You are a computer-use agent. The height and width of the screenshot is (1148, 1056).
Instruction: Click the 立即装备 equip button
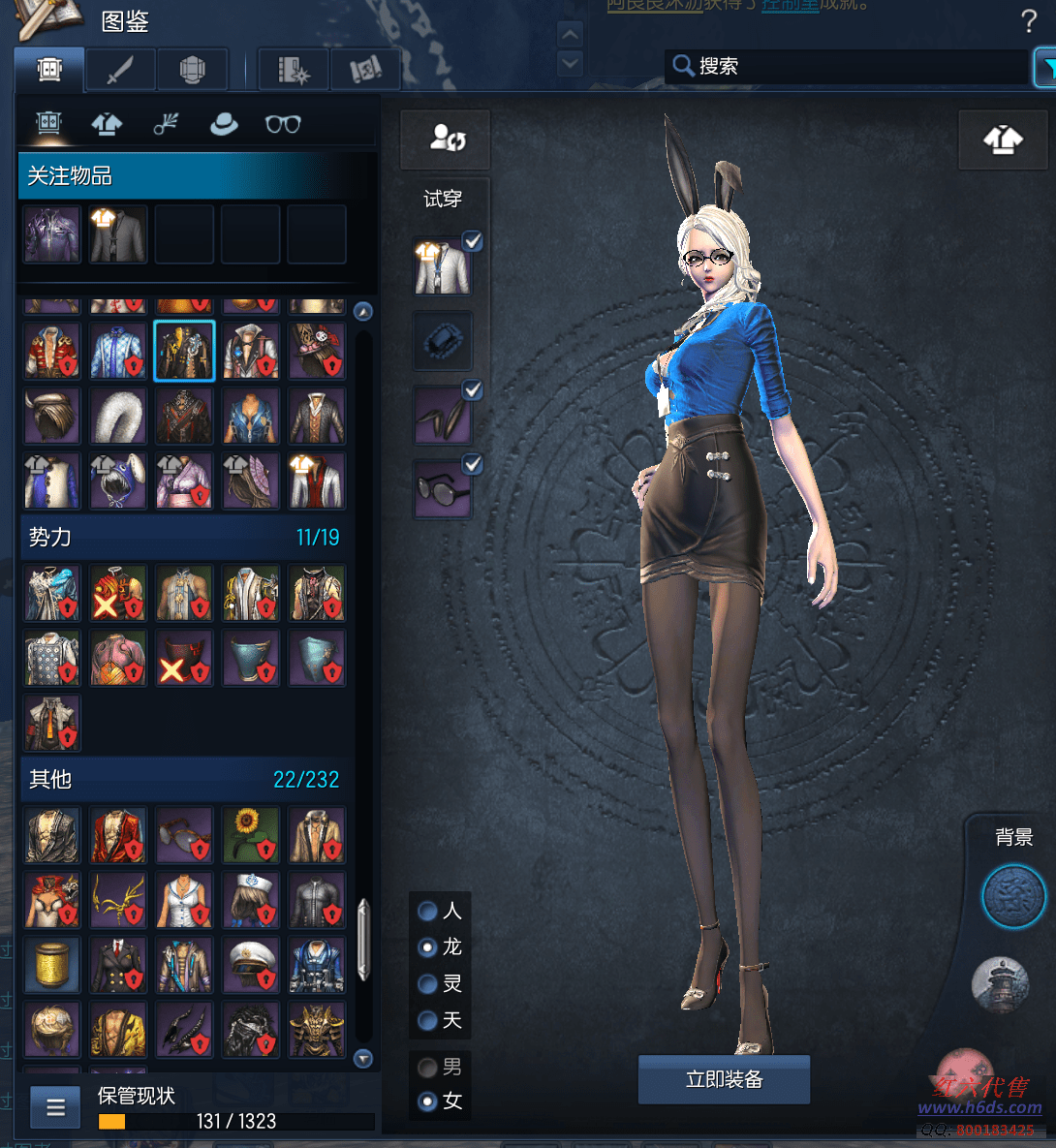pyautogui.click(x=724, y=1079)
